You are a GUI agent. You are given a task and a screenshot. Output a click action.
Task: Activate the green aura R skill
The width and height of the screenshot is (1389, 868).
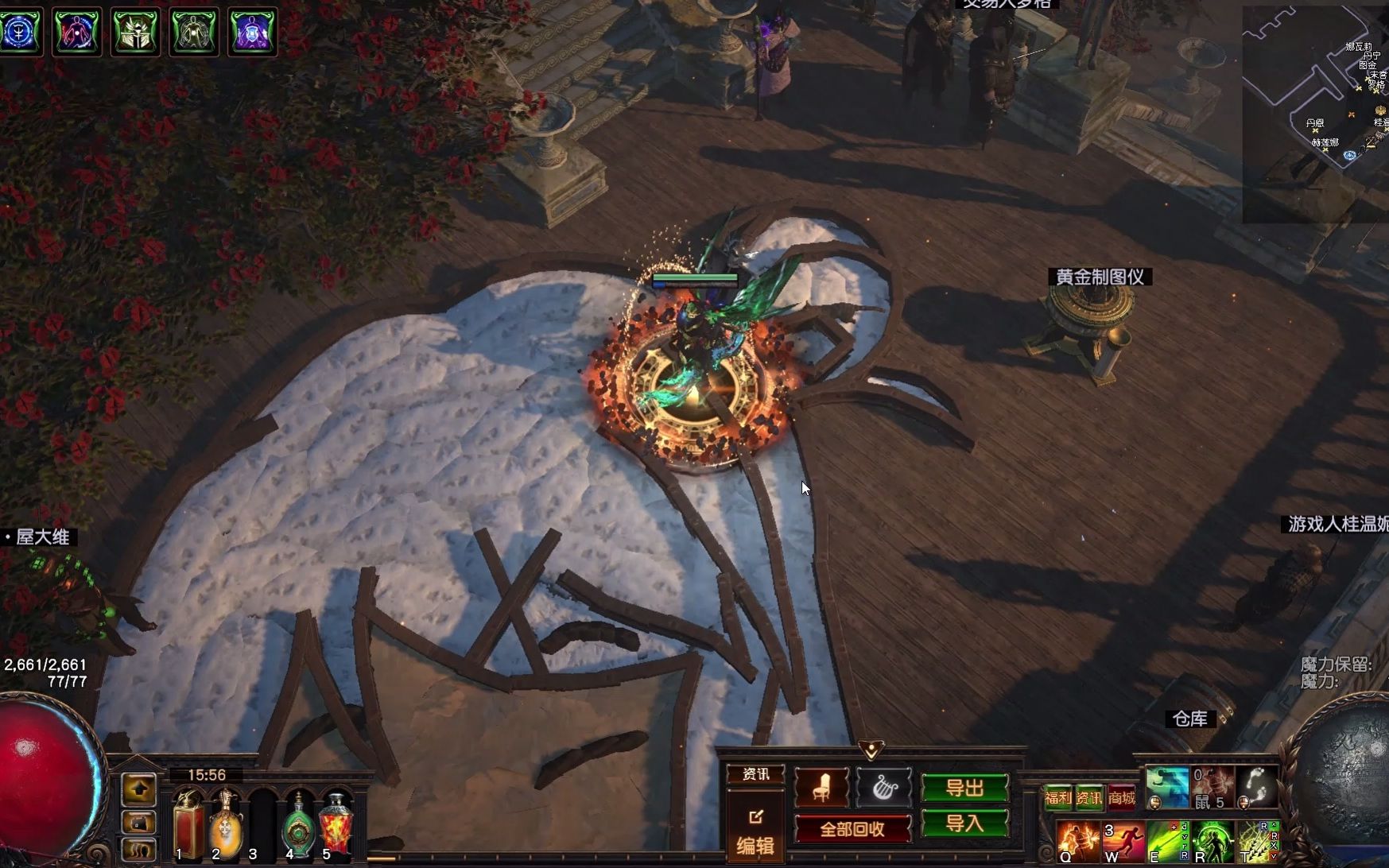(1212, 843)
